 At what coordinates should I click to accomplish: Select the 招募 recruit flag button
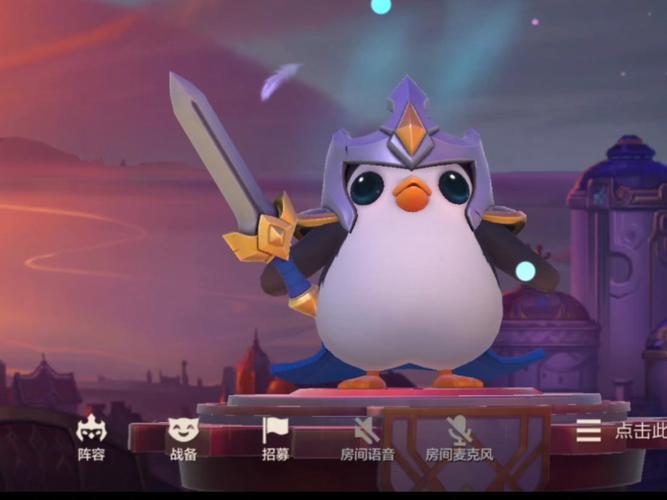point(275,437)
